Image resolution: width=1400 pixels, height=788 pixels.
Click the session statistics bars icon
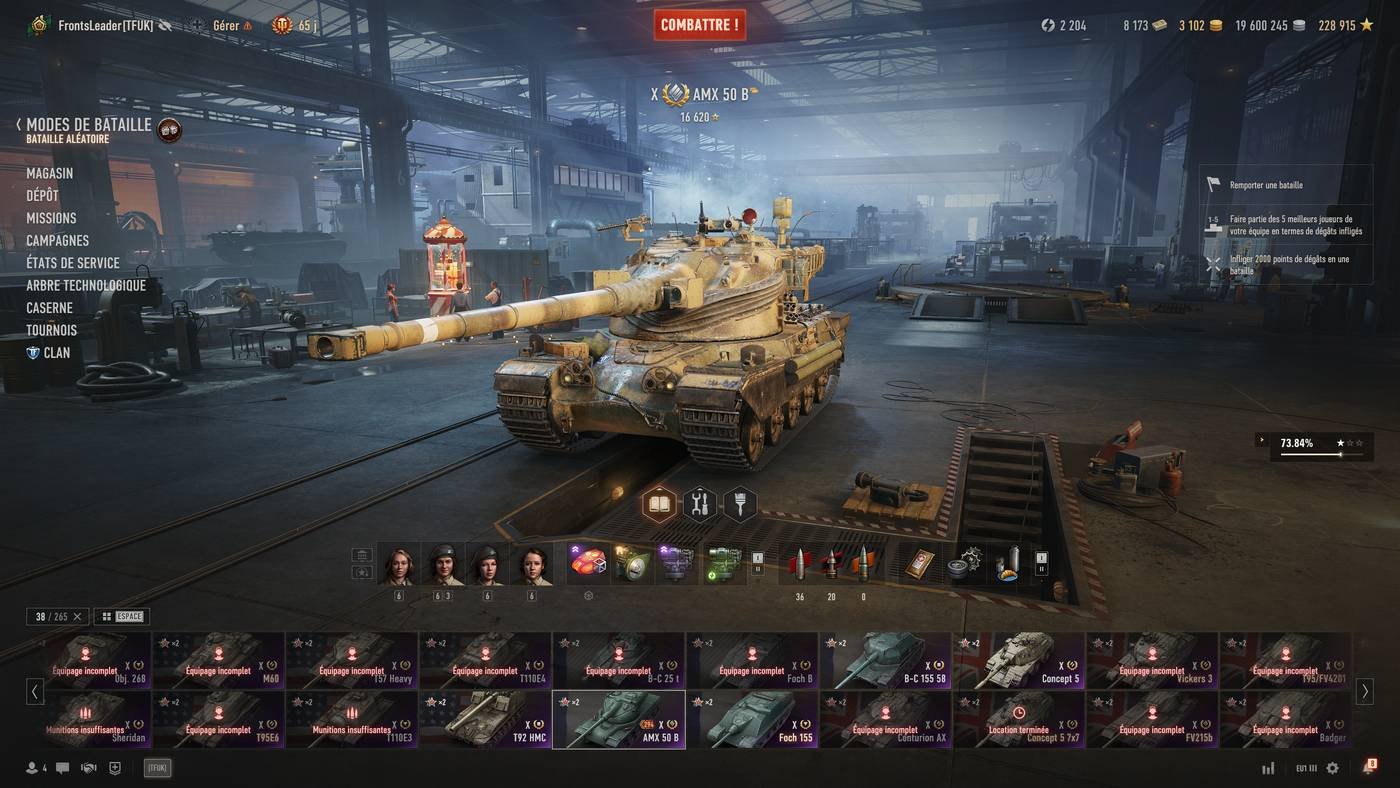1268,768
